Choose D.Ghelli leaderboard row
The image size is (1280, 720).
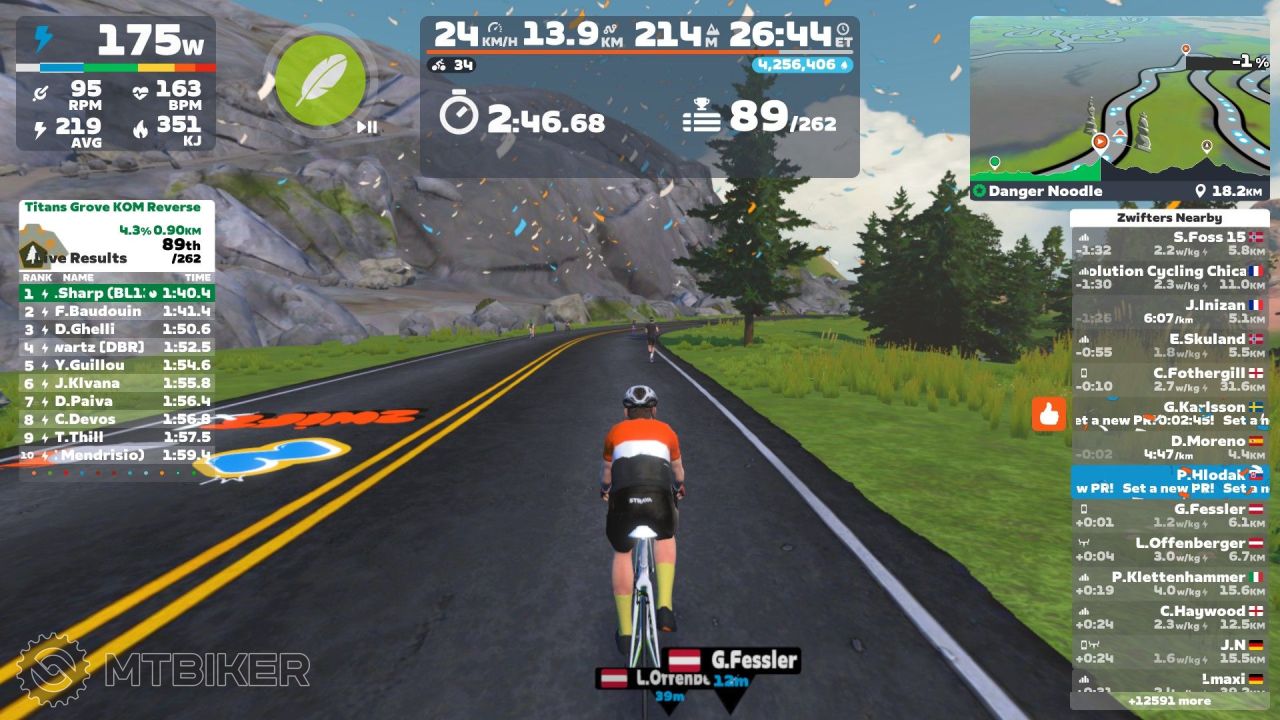click(x=117, y=329)
